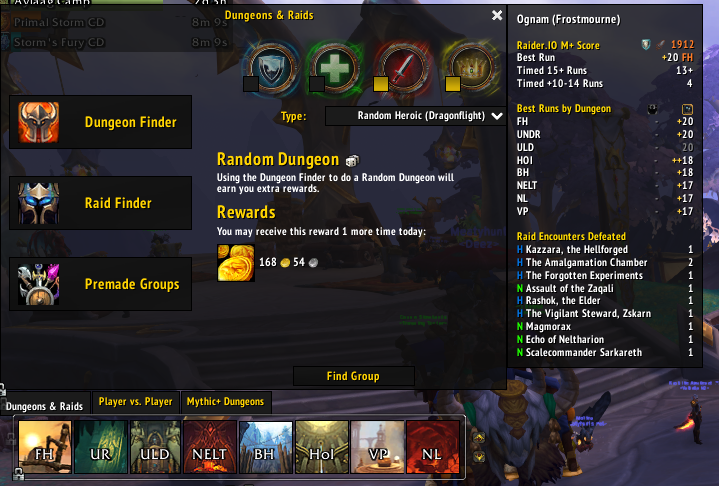
Task: Select the Dungeons & Raids tab
Action: click(x=44, y=406)
